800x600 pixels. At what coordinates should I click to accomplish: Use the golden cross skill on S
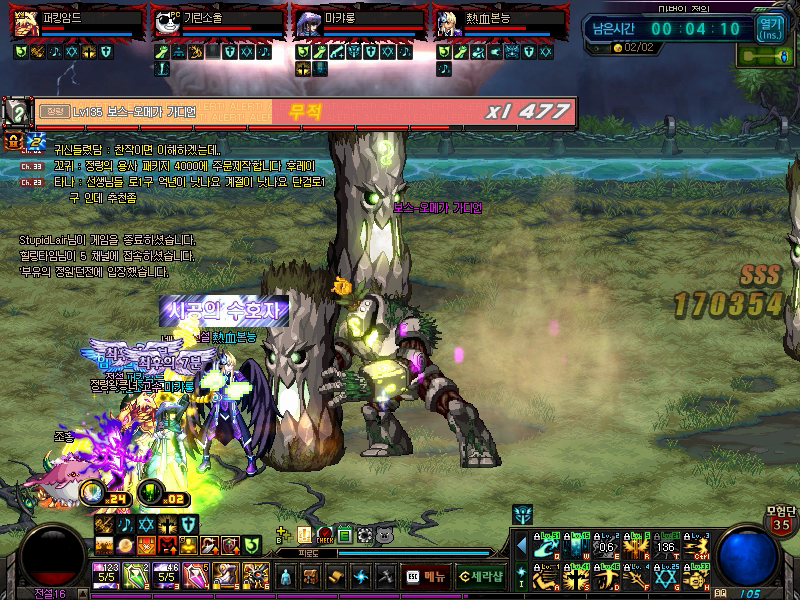pyautogui.click(x=576, y=577)
